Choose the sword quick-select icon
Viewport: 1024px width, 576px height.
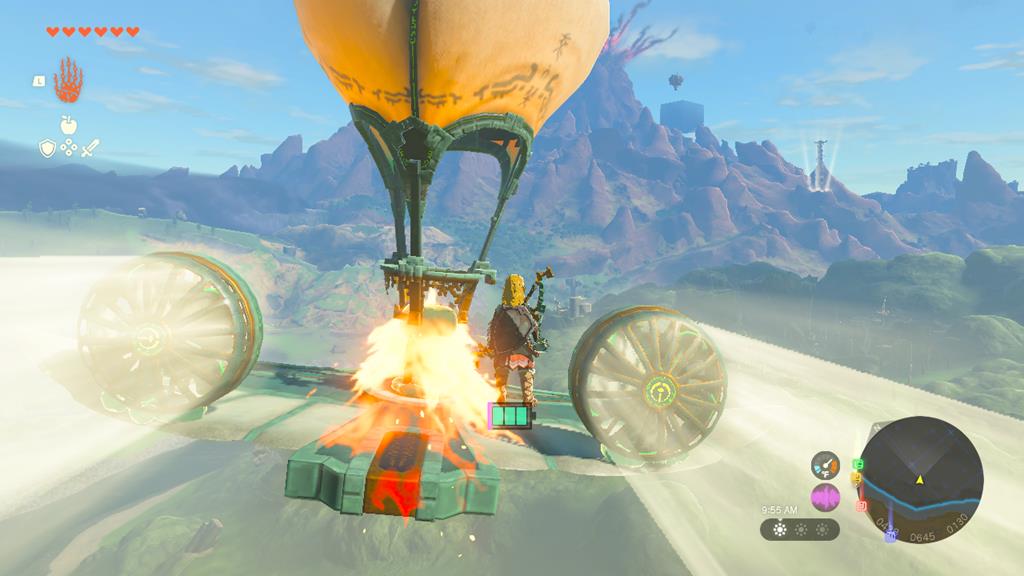[90, 148]
